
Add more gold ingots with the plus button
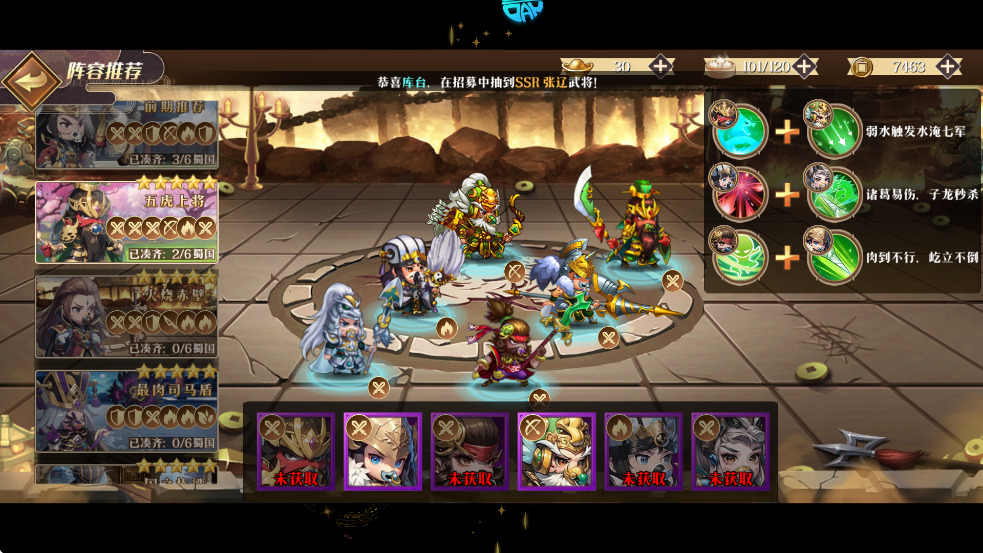pos(661,67)
